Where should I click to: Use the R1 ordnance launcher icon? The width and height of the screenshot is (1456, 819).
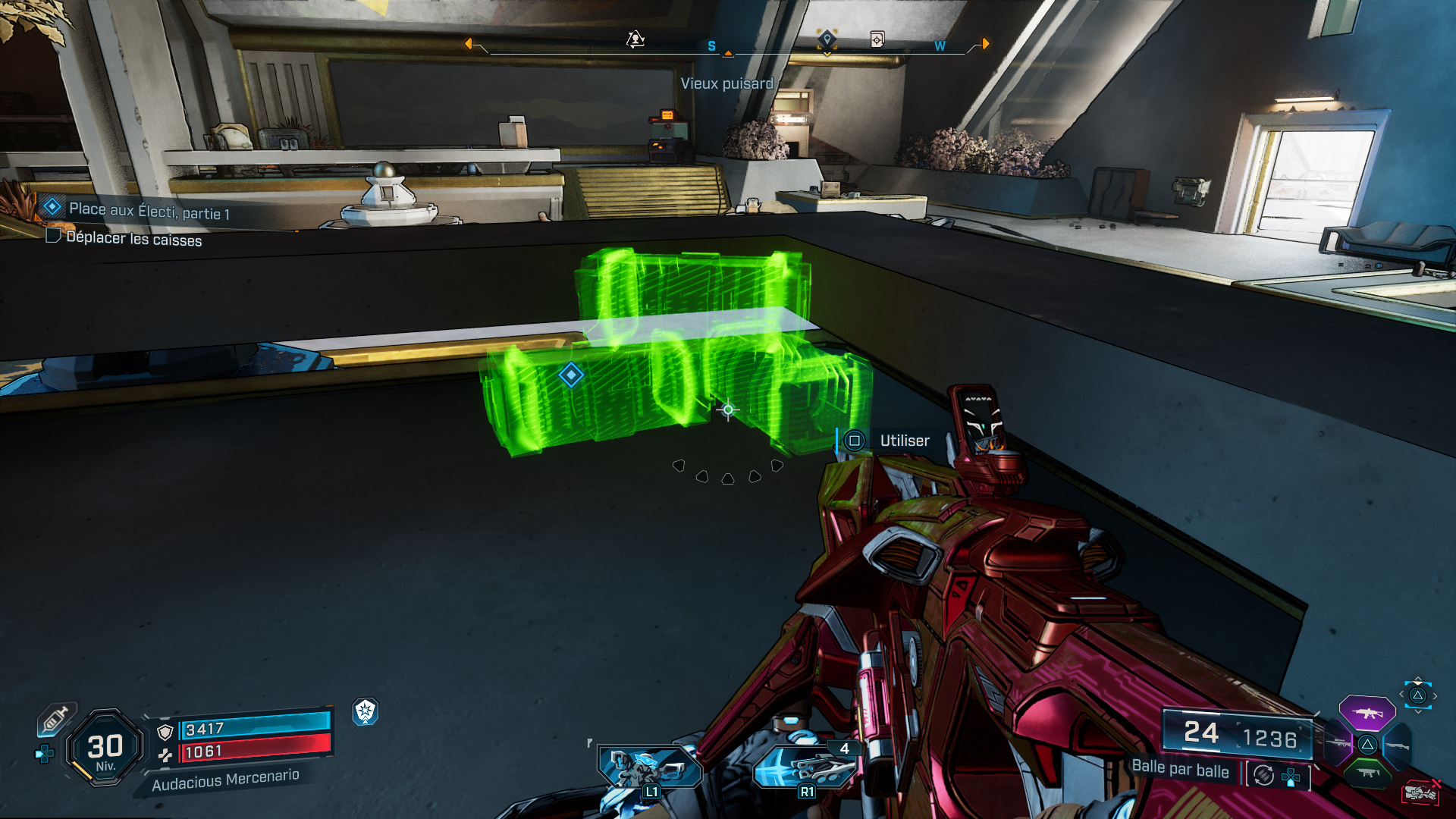(x=804, y=767)
